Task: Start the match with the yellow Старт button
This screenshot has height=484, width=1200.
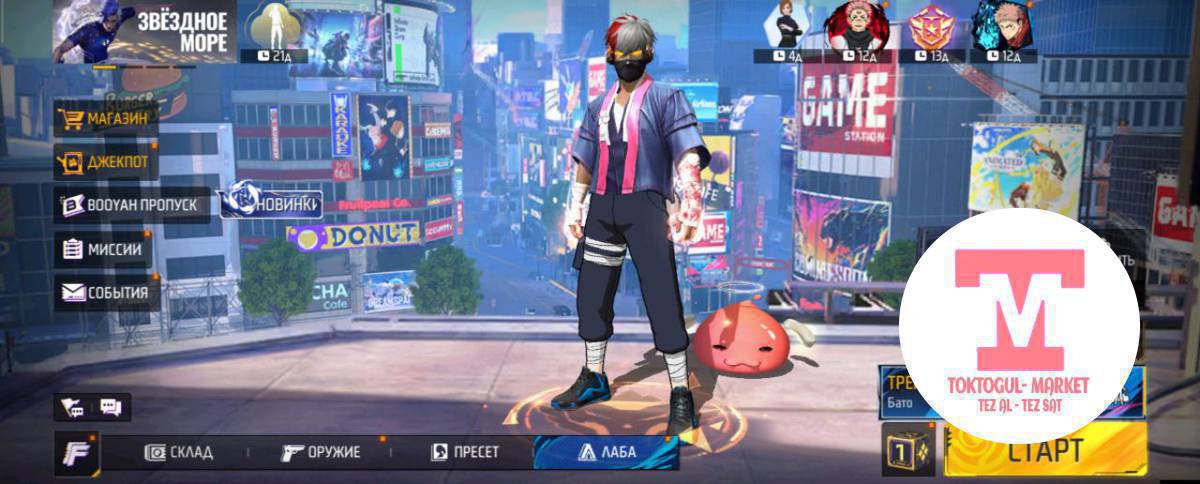Action: [1045, 451]
